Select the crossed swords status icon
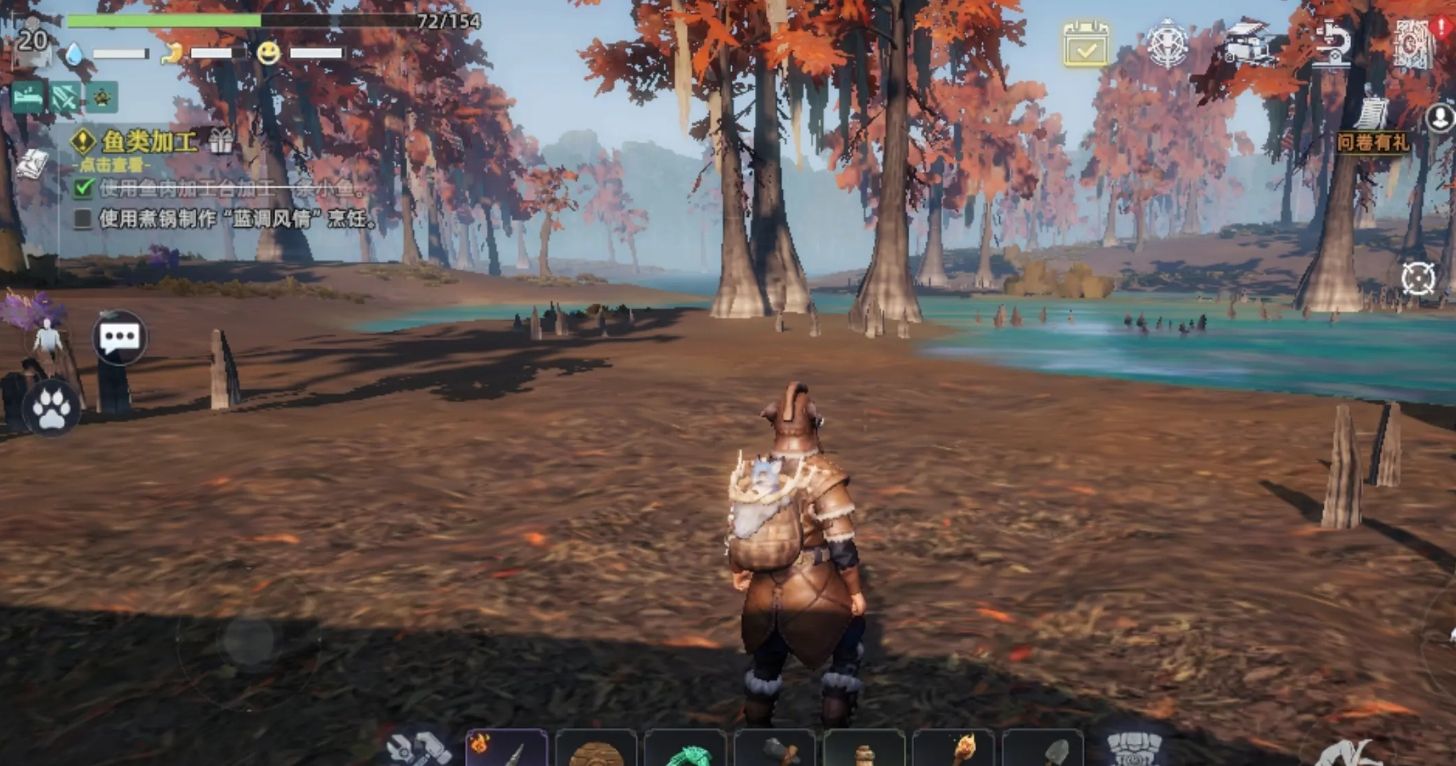1456x766 pixels. pyautogui.click(x=65, y=97)
